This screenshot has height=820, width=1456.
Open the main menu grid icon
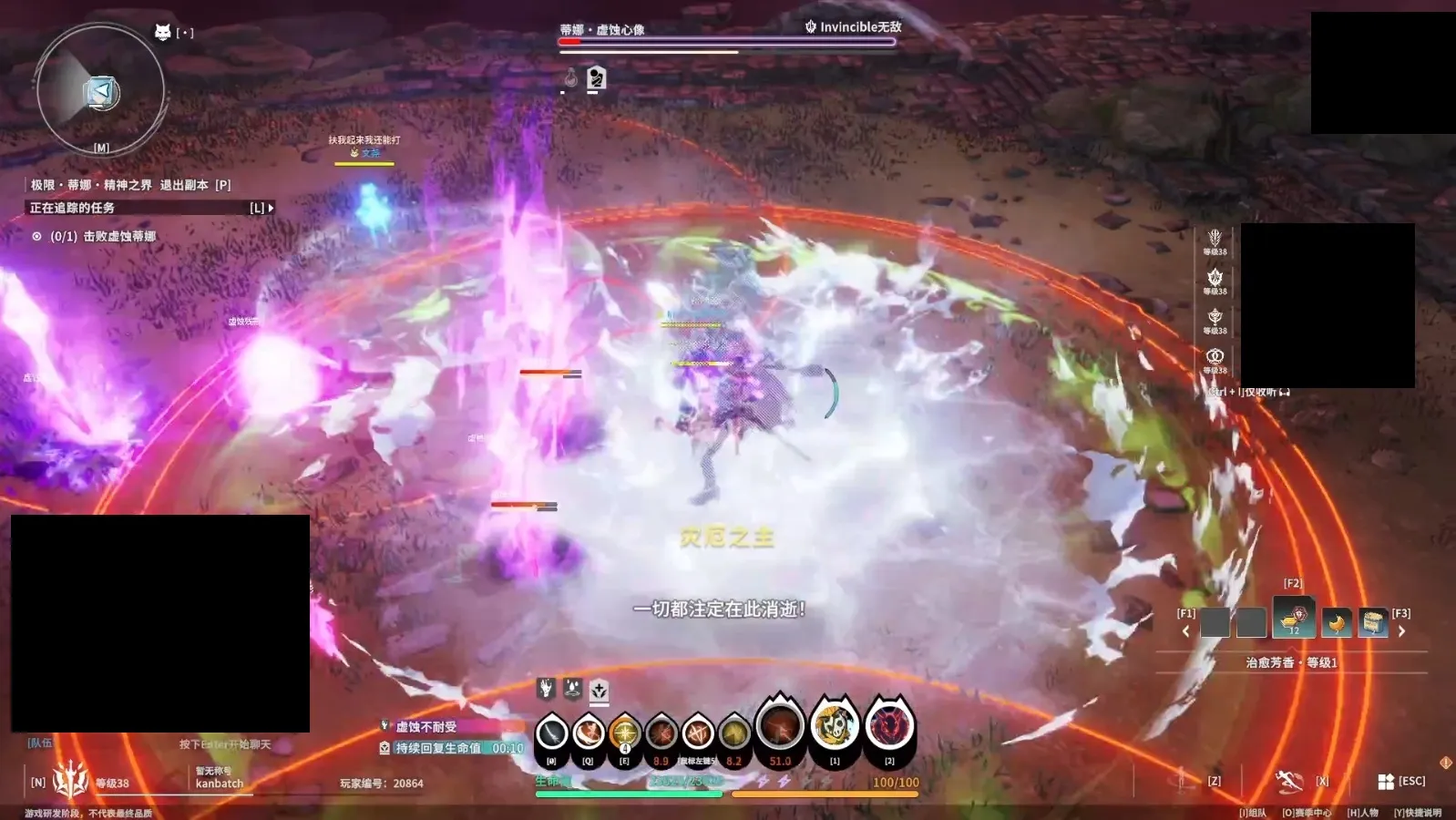point(1386,781)
